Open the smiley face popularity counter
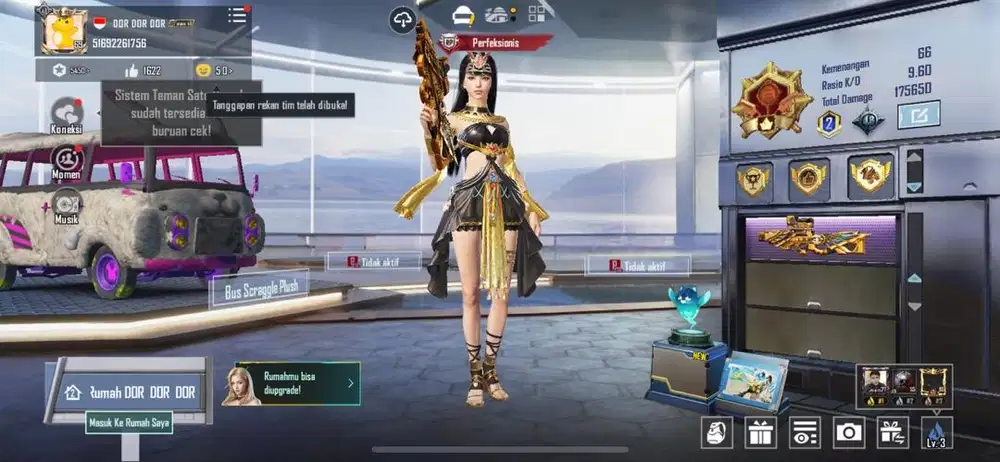 pyautogui.click(x=213, y=70)
